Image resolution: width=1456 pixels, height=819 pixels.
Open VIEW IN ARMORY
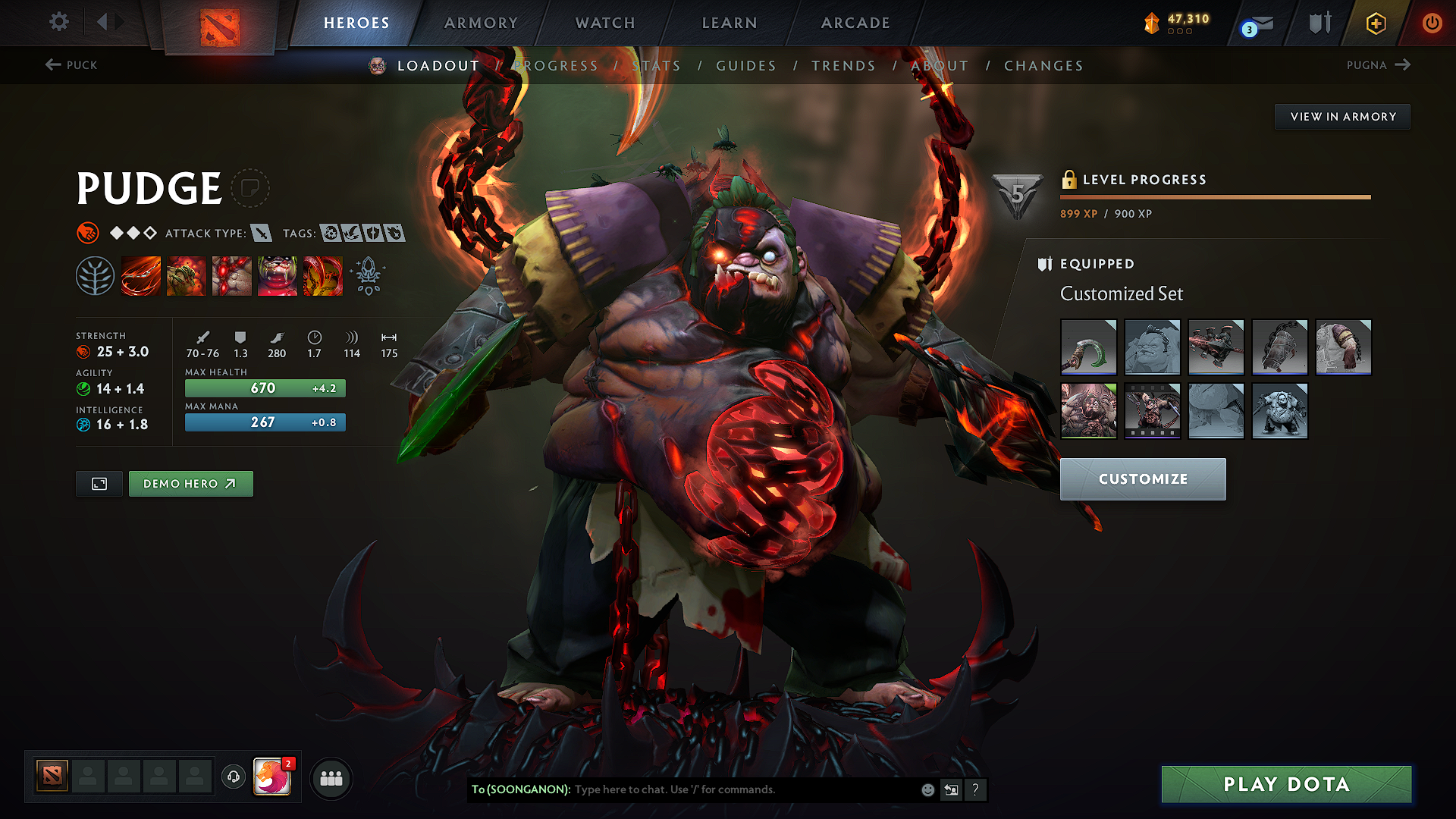tap(1342, 116)
